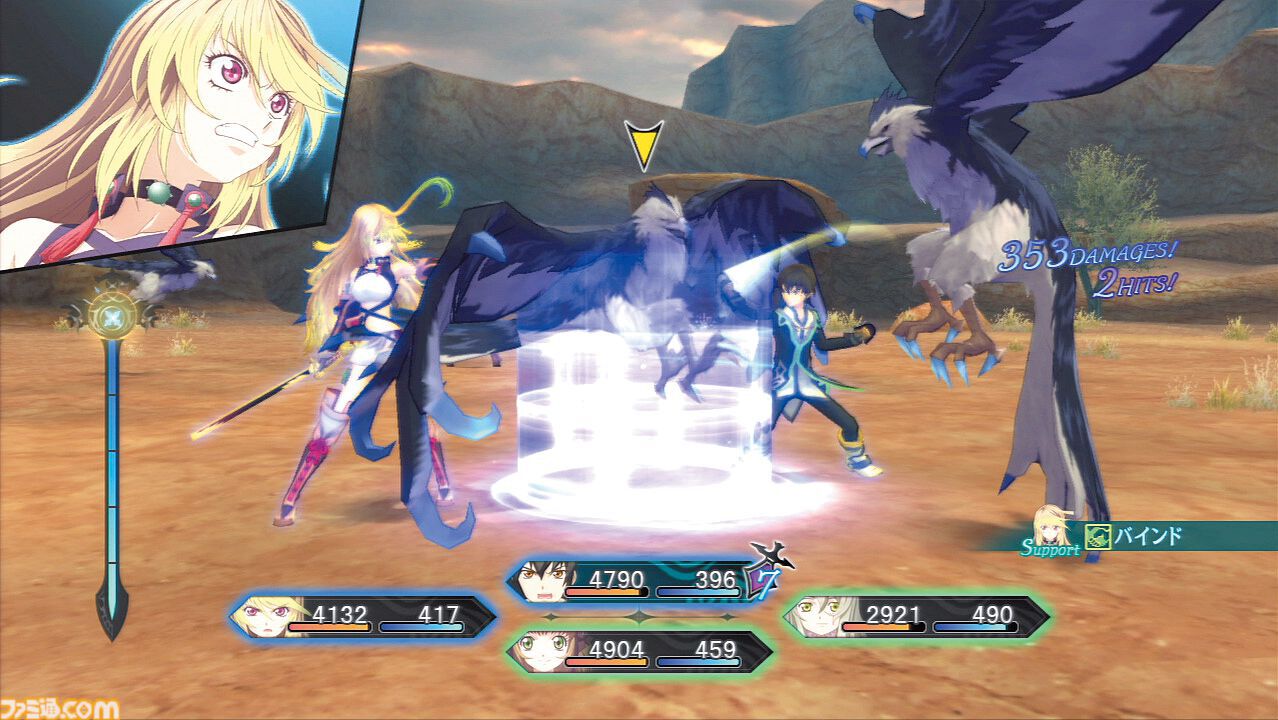Screen dimensions: 1278x720
Task: Open the Famitsu.com watermark link
Action: [x=60, y=707]
